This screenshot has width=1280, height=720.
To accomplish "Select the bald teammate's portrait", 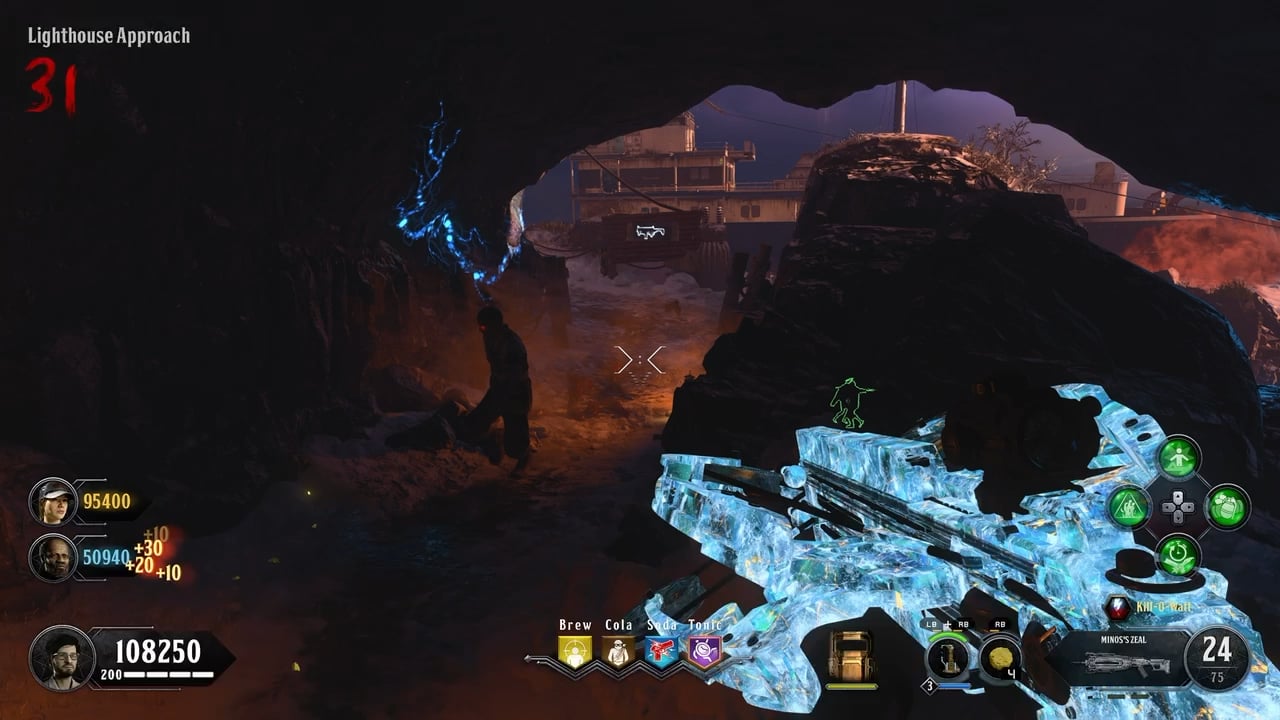I will click(x=52, y=557).
